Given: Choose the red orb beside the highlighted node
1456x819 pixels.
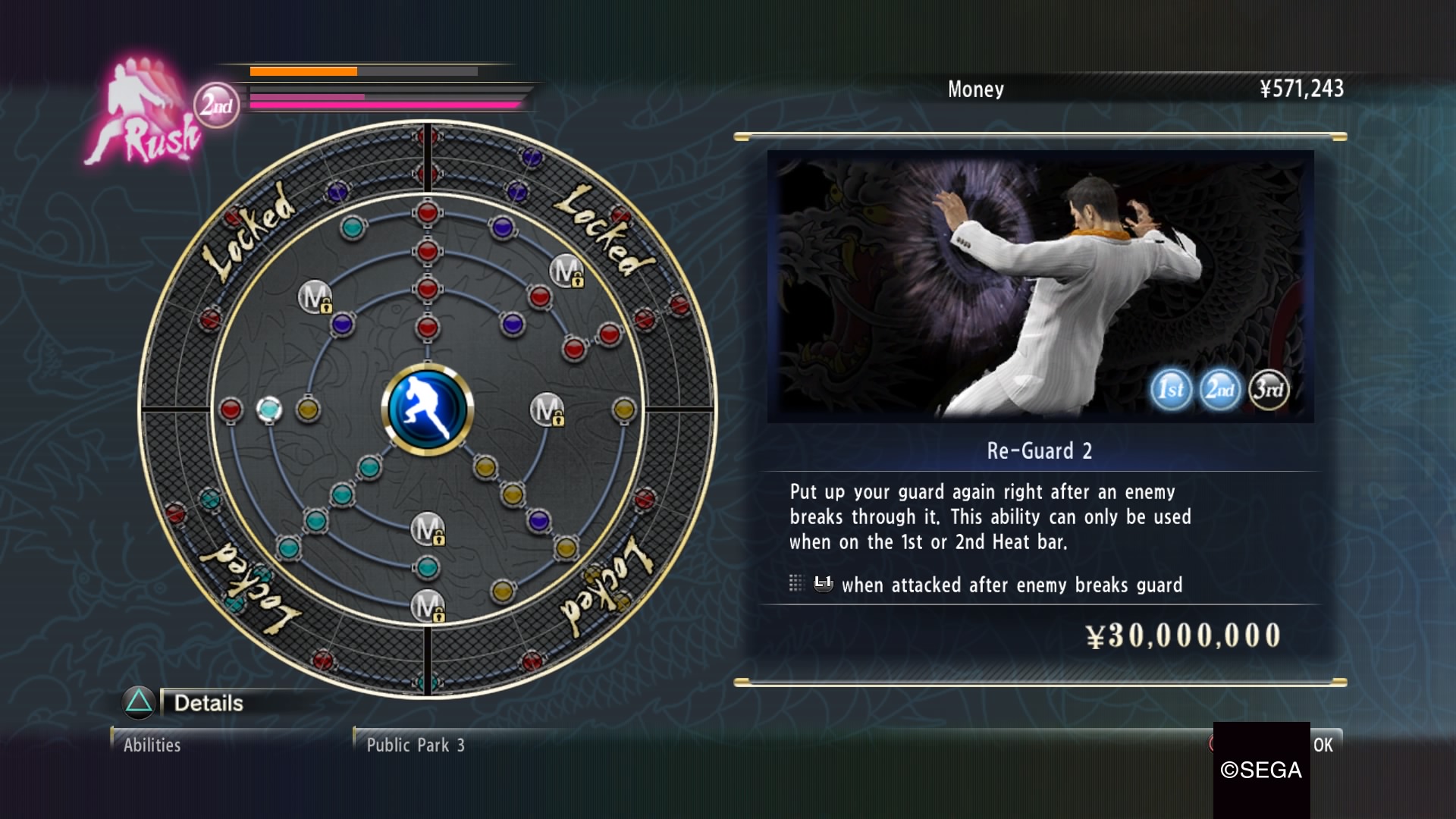Looking at the screenshot, I should (231, 409).
